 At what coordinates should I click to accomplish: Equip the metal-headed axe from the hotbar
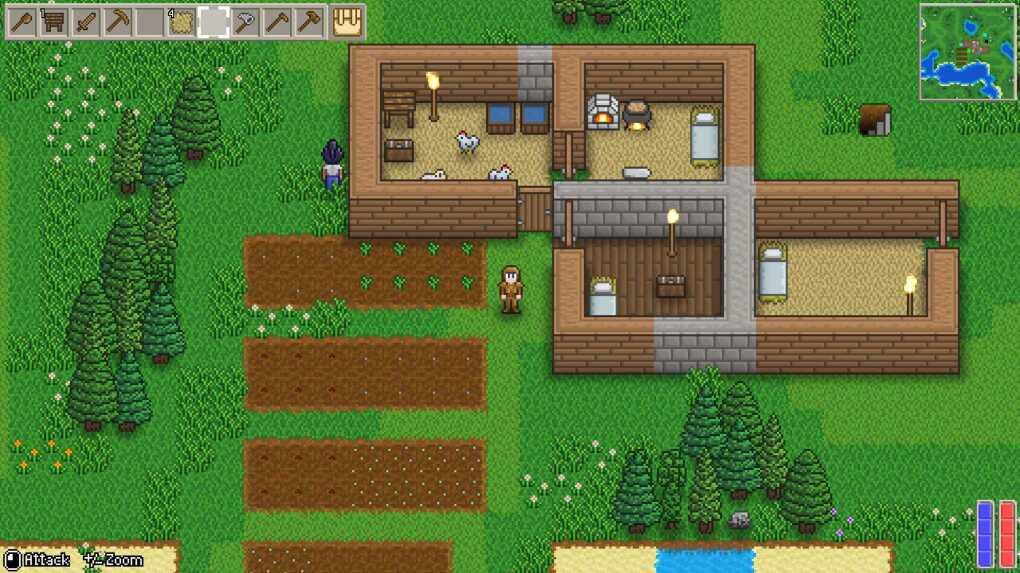click(245, 21)
